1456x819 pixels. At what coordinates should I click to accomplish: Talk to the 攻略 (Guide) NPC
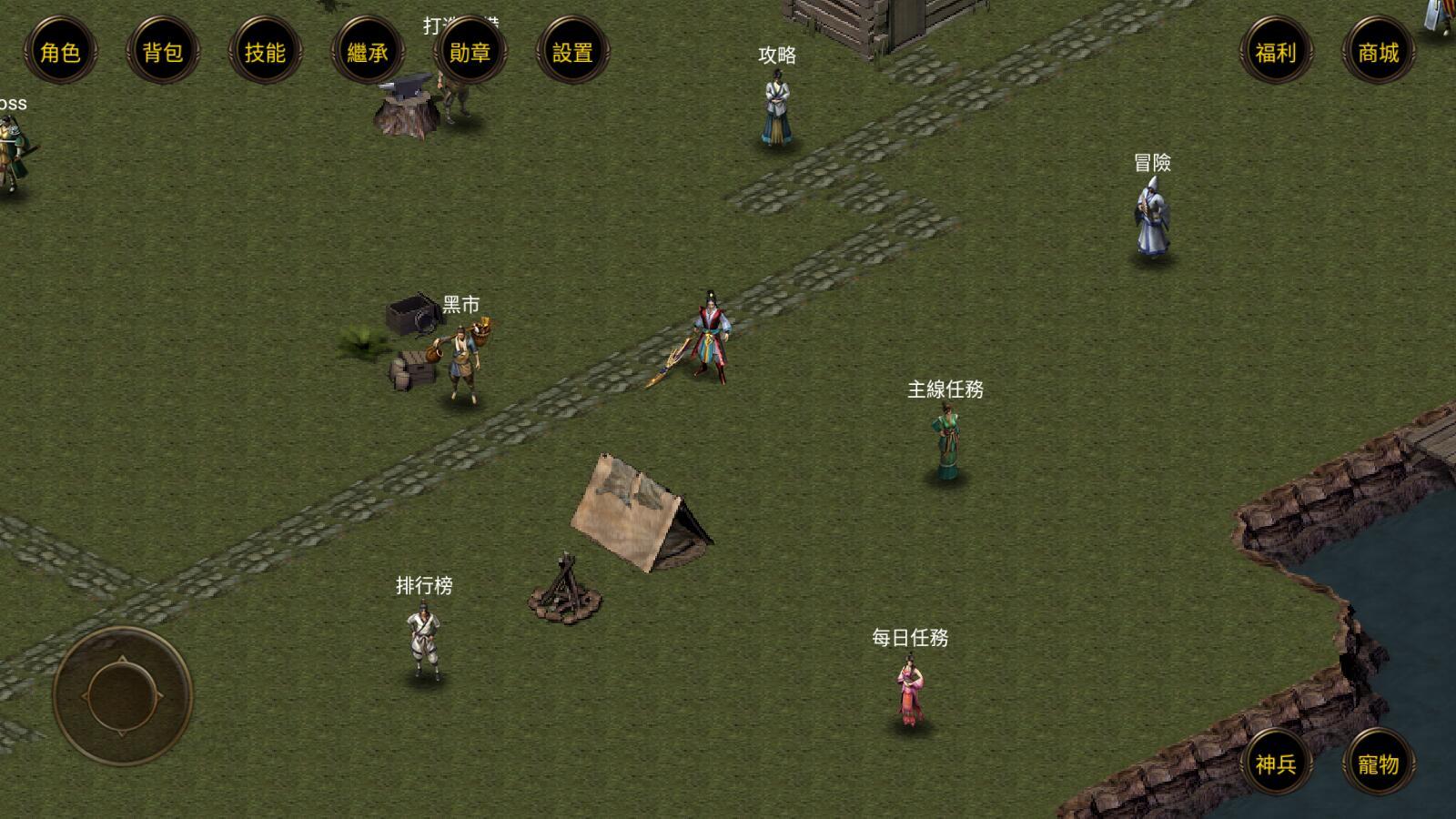click(775, 105)
